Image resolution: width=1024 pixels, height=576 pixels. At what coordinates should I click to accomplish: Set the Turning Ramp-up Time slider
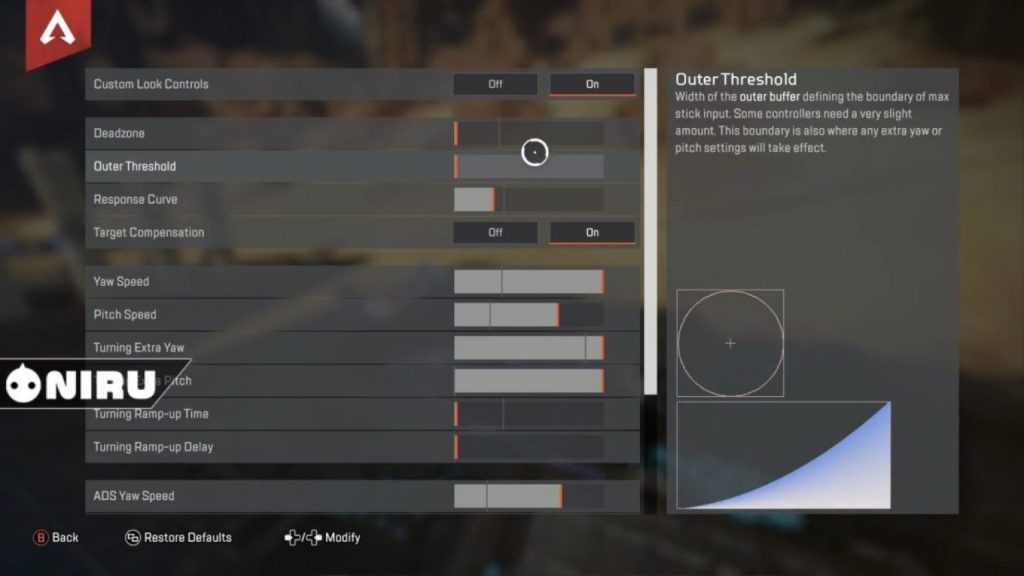click(x=529, y=413)
